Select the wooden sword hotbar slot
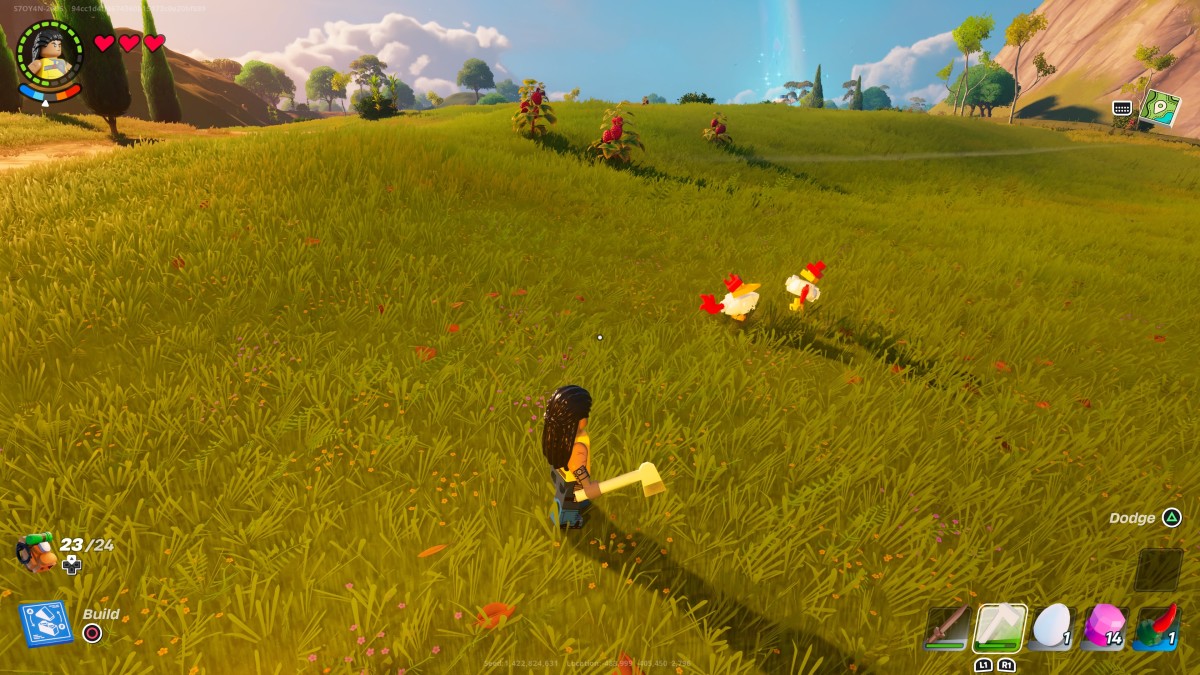The height and width of the screenshot is (675, 1200). pos(946,628)
